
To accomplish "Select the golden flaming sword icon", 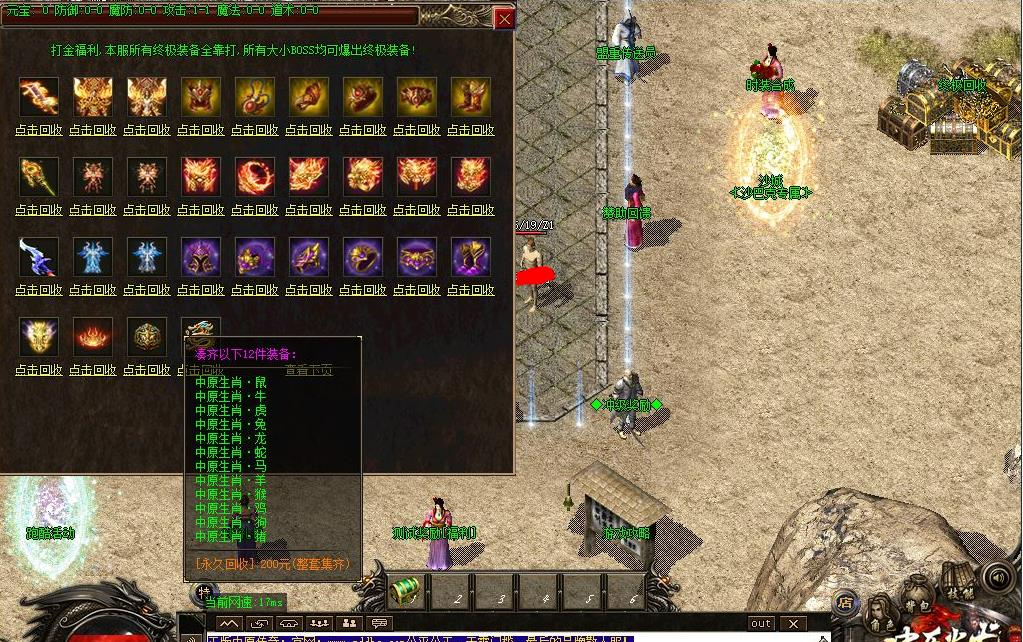I will [39, 97].
